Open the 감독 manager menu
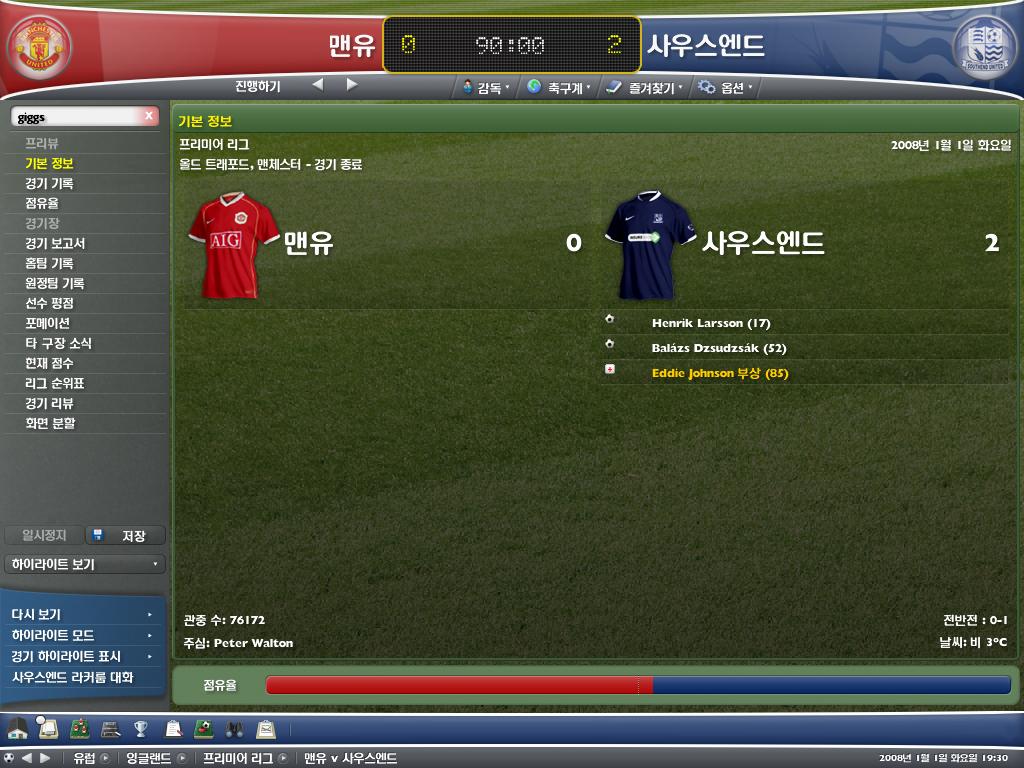Screen dimensions: 1024x768 pos(486,87)
